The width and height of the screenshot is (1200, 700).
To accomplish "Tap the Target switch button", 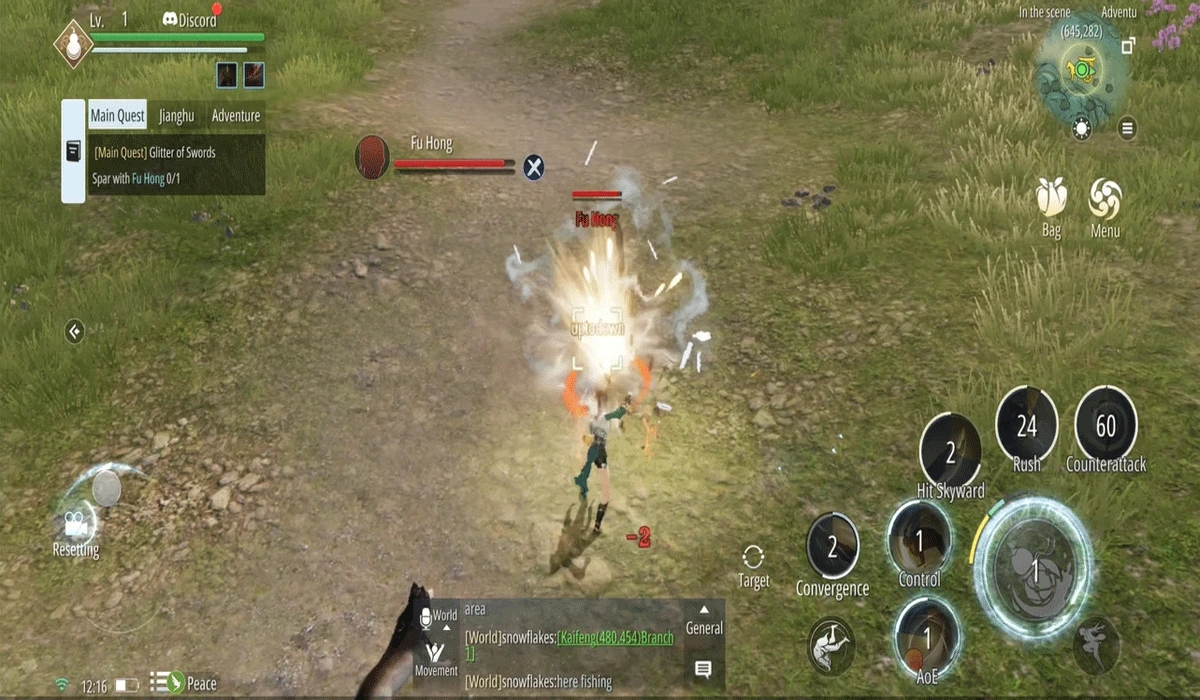I will point(754,565).
